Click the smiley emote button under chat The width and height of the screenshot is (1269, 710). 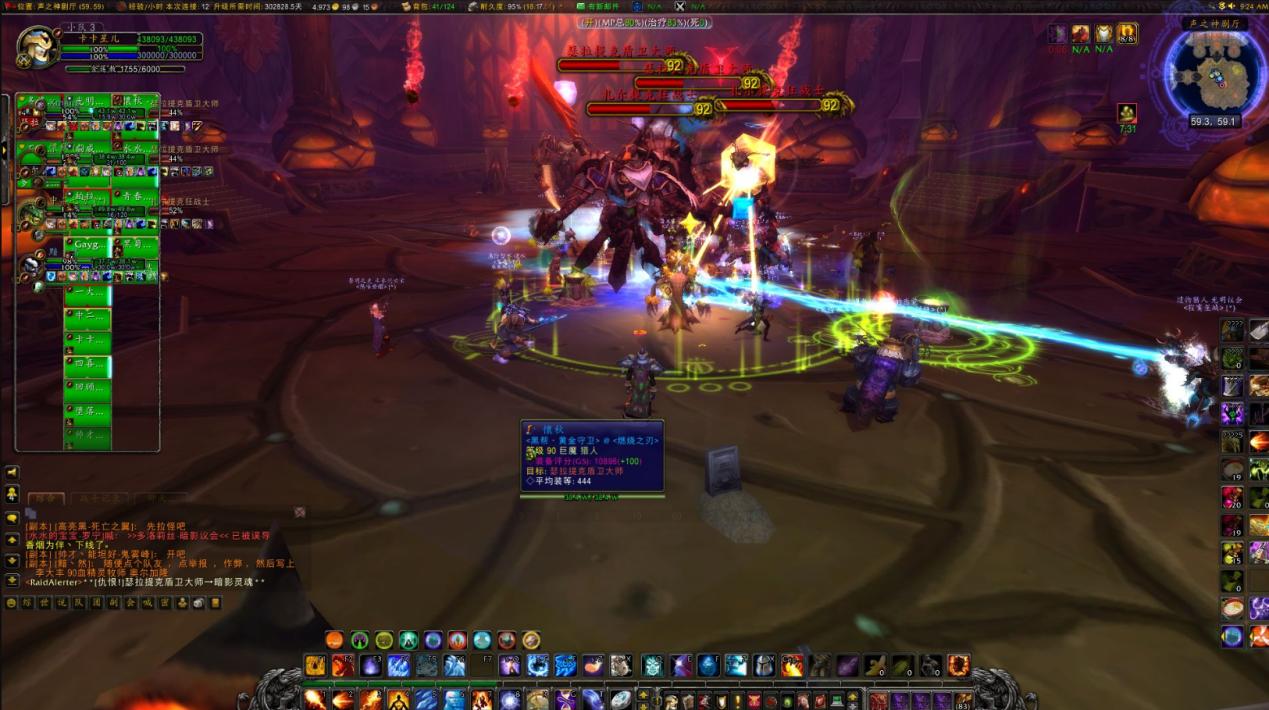pyautogui.click(x=12, y=603)
